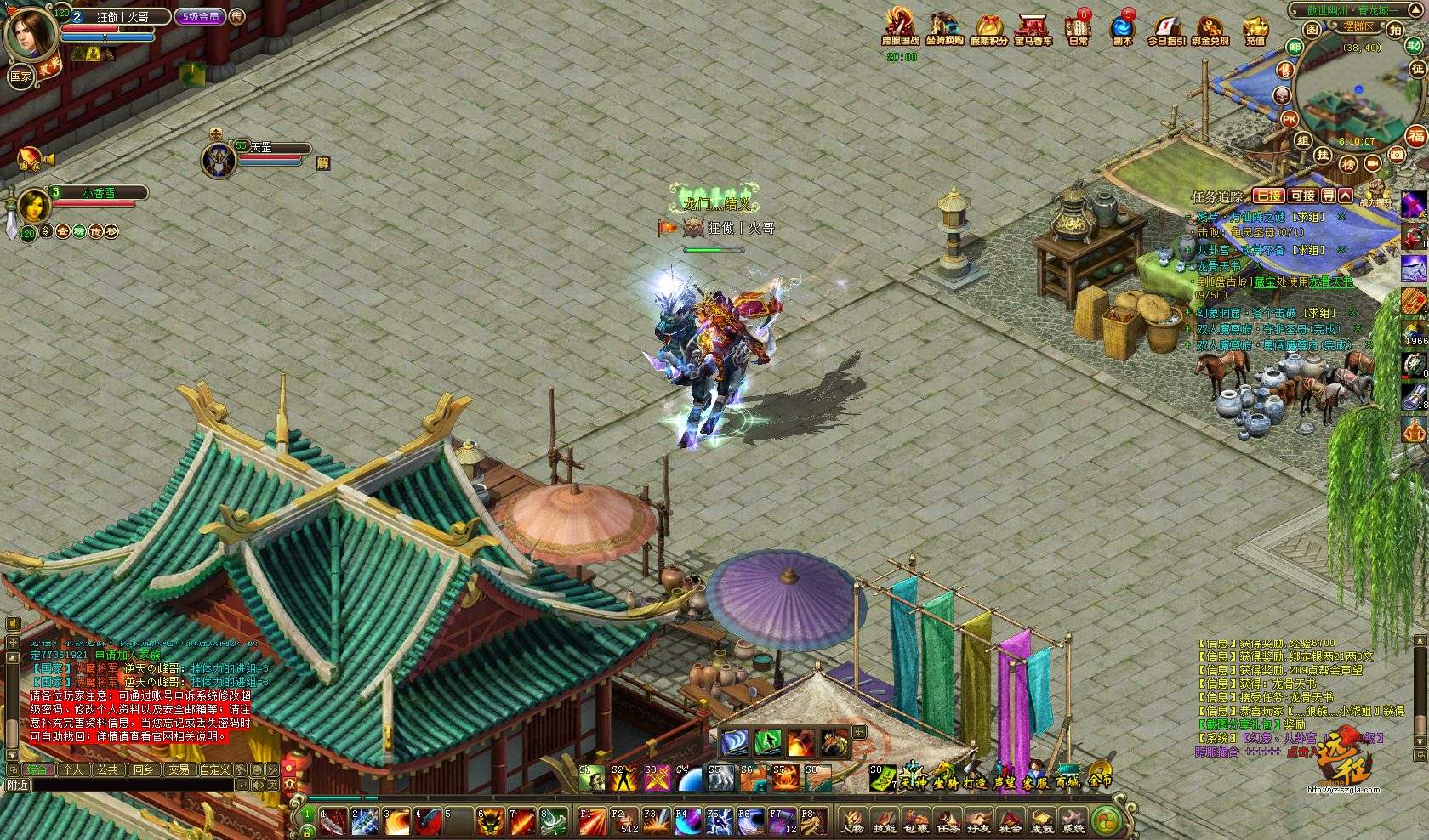
Task: Toggle the PK mode button
Action: 1290,119
